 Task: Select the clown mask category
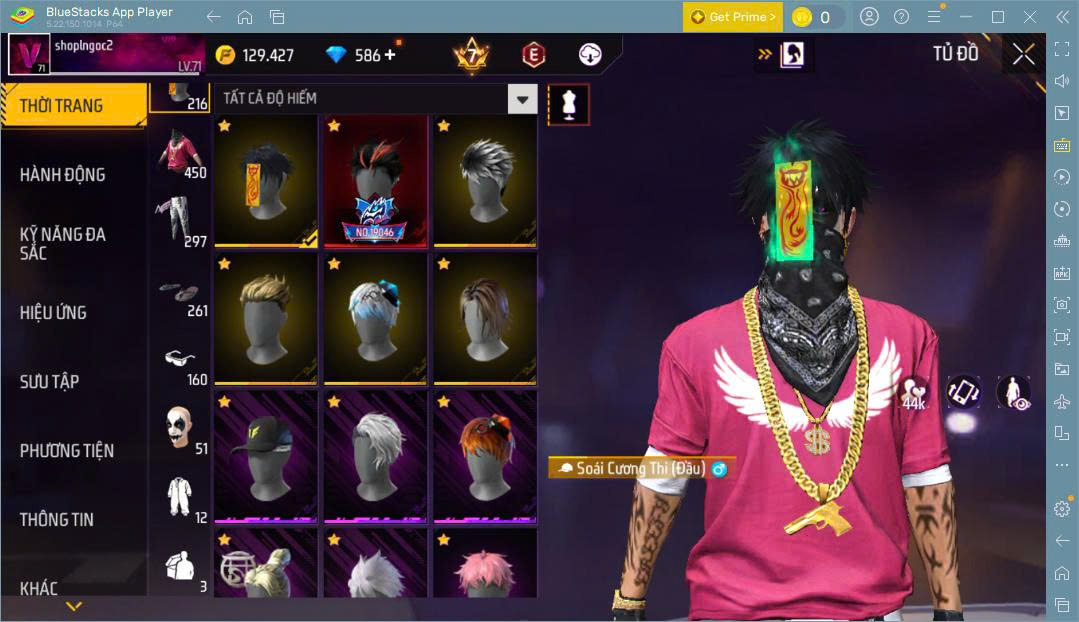click(181, 427)
